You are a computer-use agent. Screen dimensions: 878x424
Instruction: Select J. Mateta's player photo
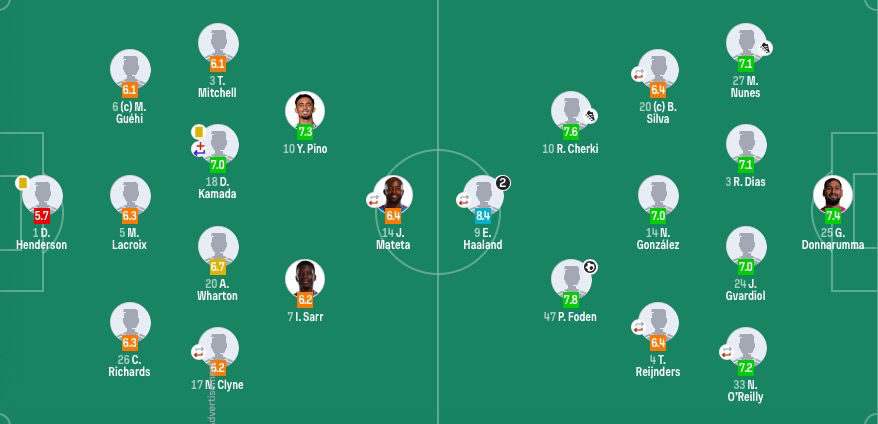[393, 196]
